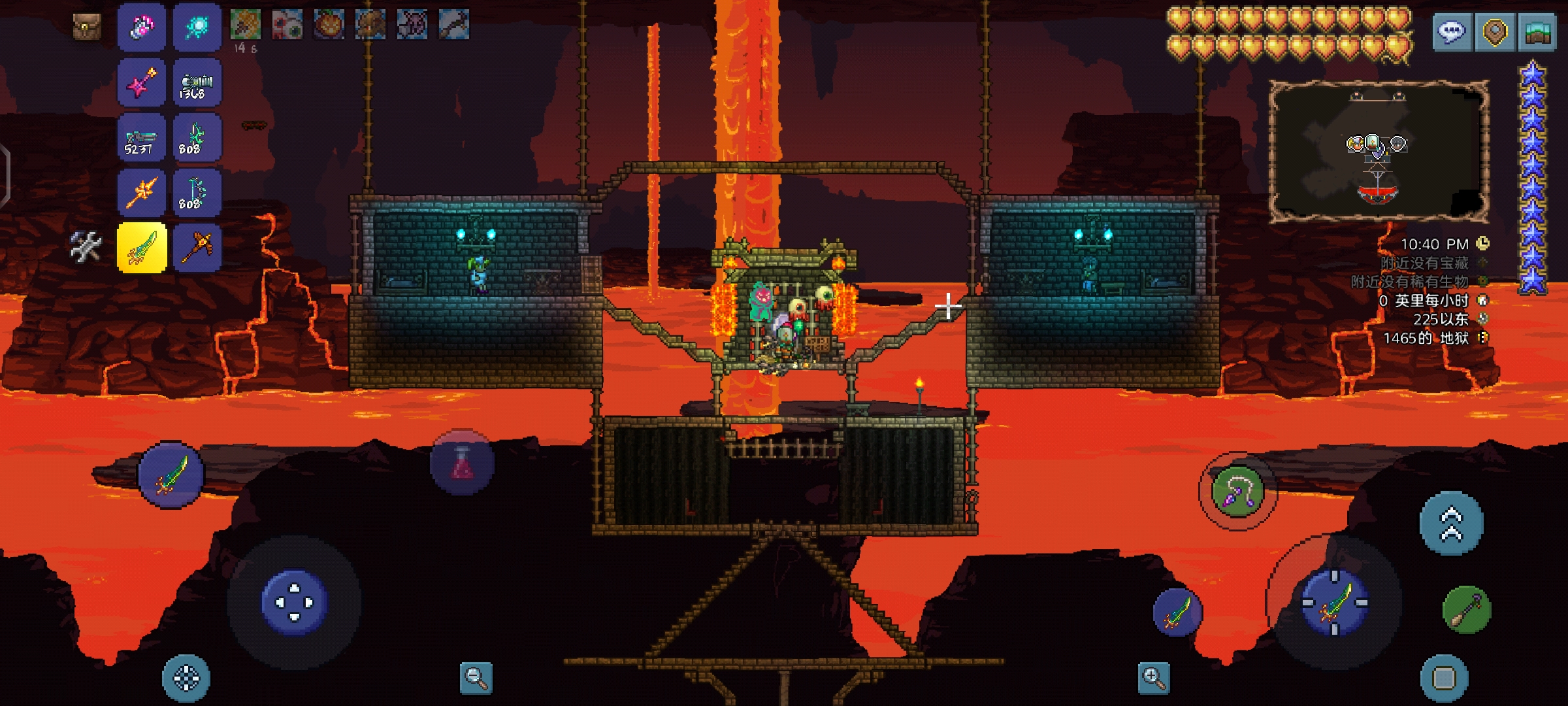Open the world map pin button
This screenshot has width=1568, height=706.
click(1495, 31)
